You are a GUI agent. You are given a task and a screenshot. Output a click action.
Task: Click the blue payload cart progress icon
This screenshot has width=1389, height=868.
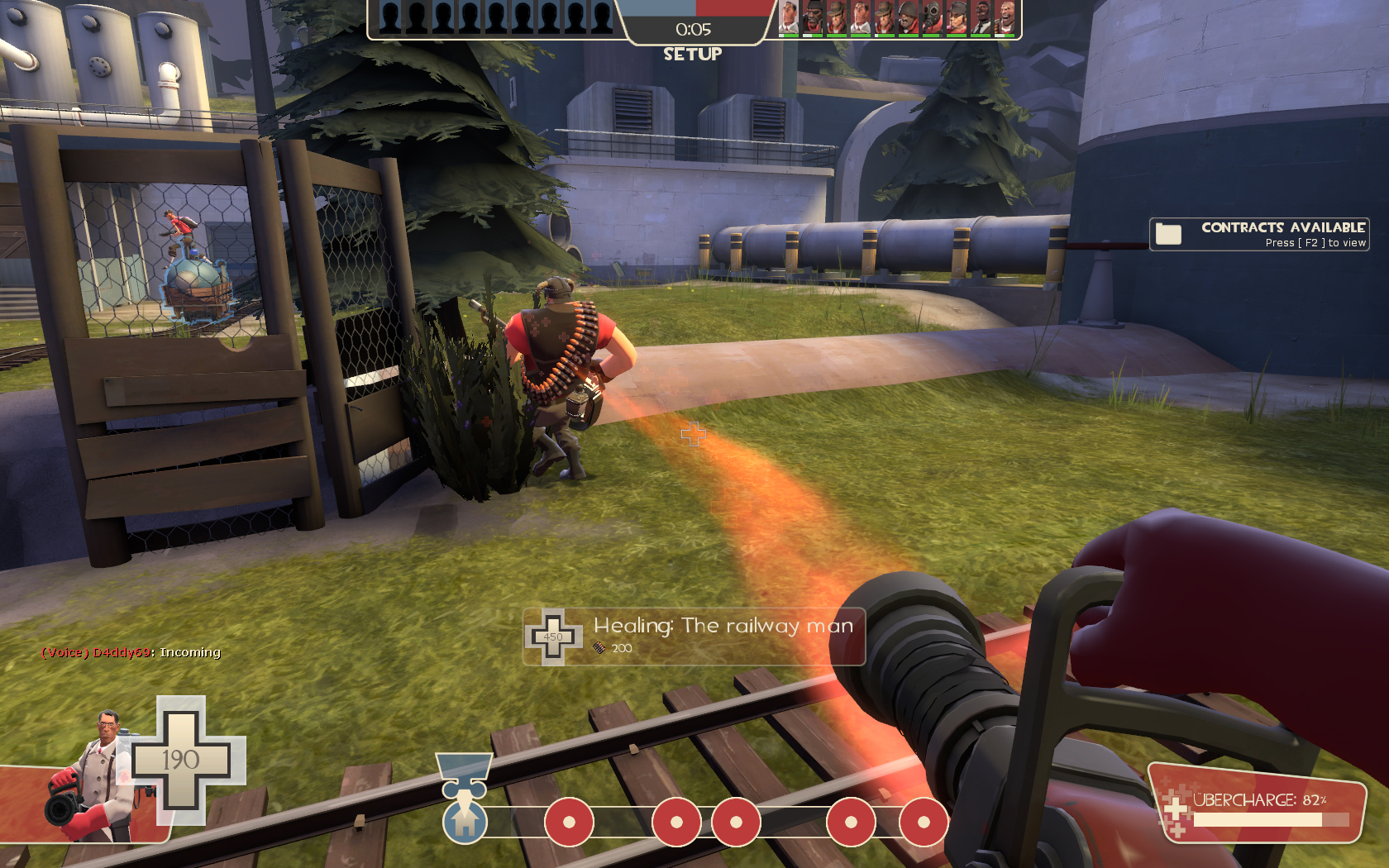pyautogui.click(x=465, y=820)
